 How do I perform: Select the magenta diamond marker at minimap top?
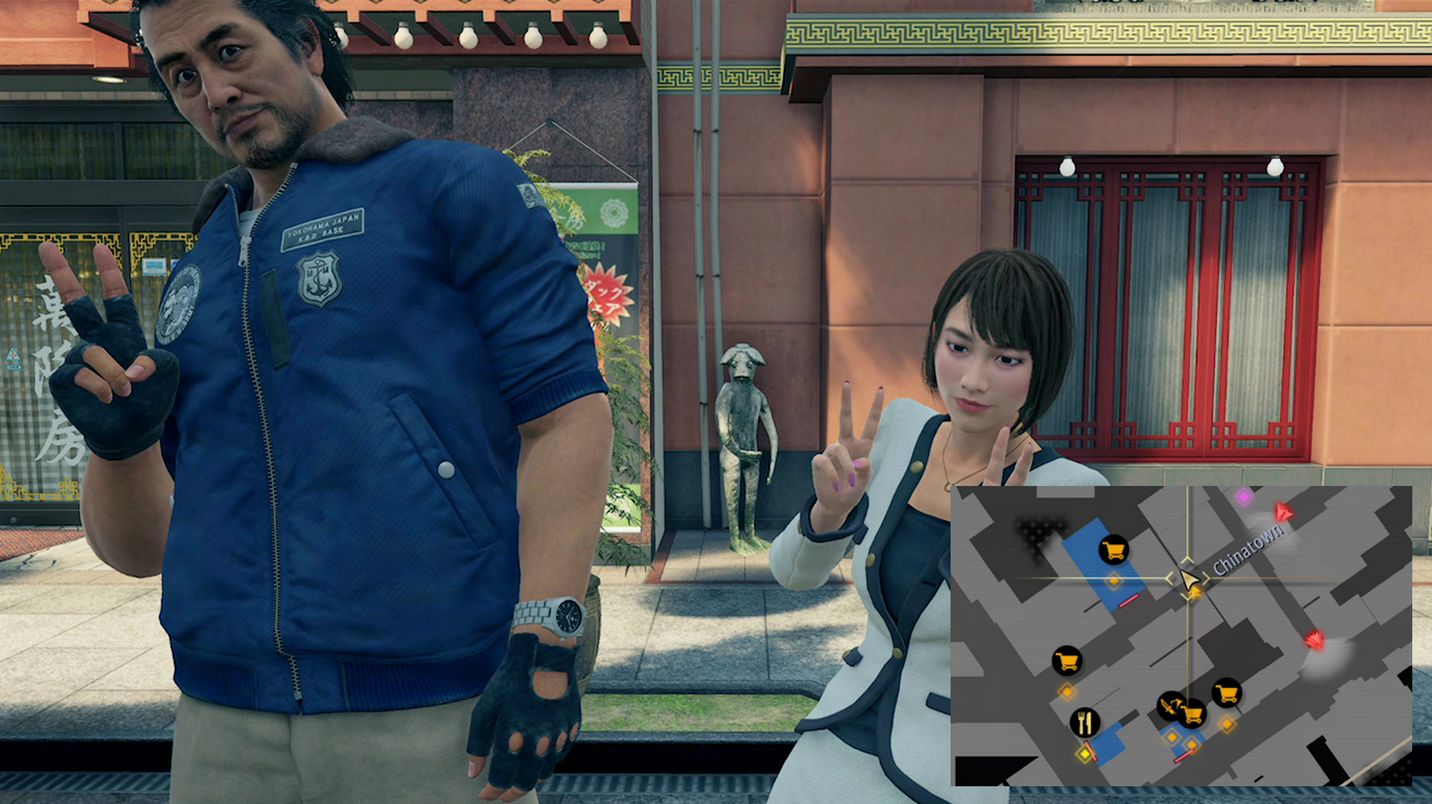click(1244, 498)
